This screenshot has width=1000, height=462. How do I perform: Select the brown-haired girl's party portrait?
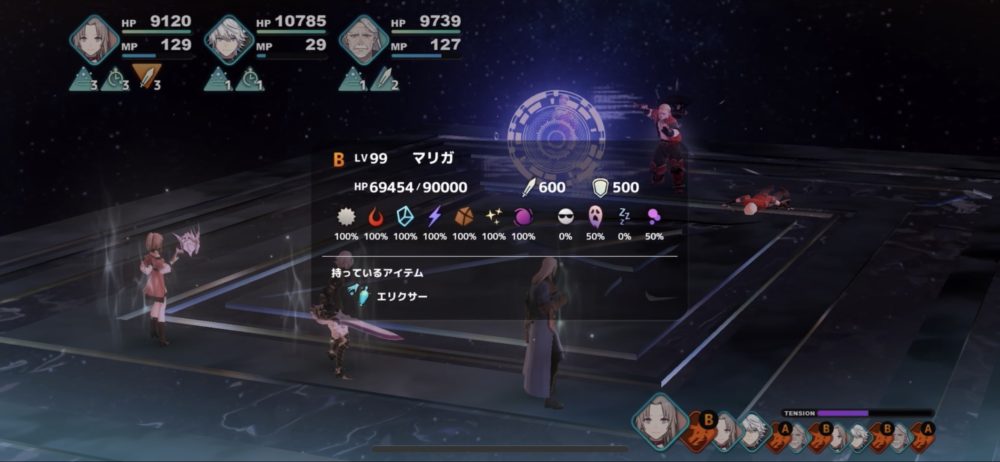(95, 38)
